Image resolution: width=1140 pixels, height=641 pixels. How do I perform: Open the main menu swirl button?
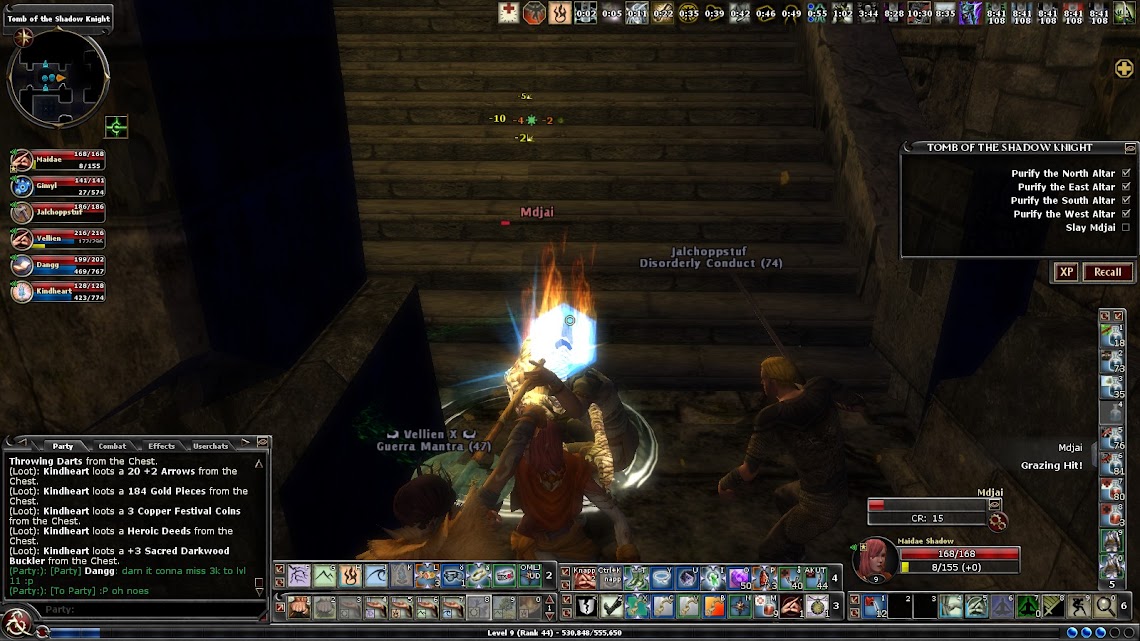tap(17, 625)
